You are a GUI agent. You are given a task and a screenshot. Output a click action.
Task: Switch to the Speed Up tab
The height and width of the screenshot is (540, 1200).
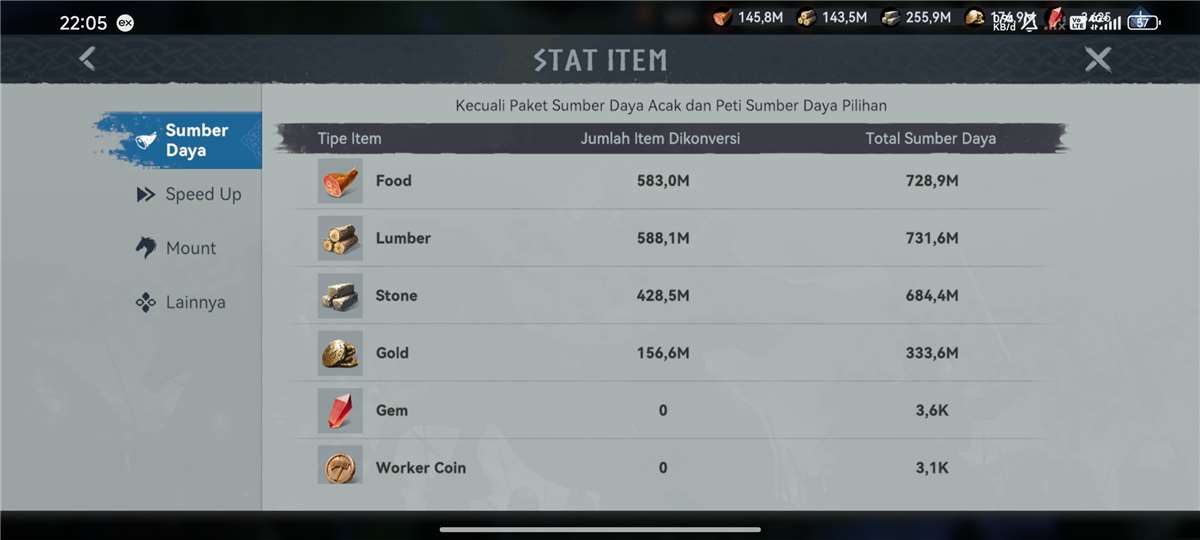190,194
